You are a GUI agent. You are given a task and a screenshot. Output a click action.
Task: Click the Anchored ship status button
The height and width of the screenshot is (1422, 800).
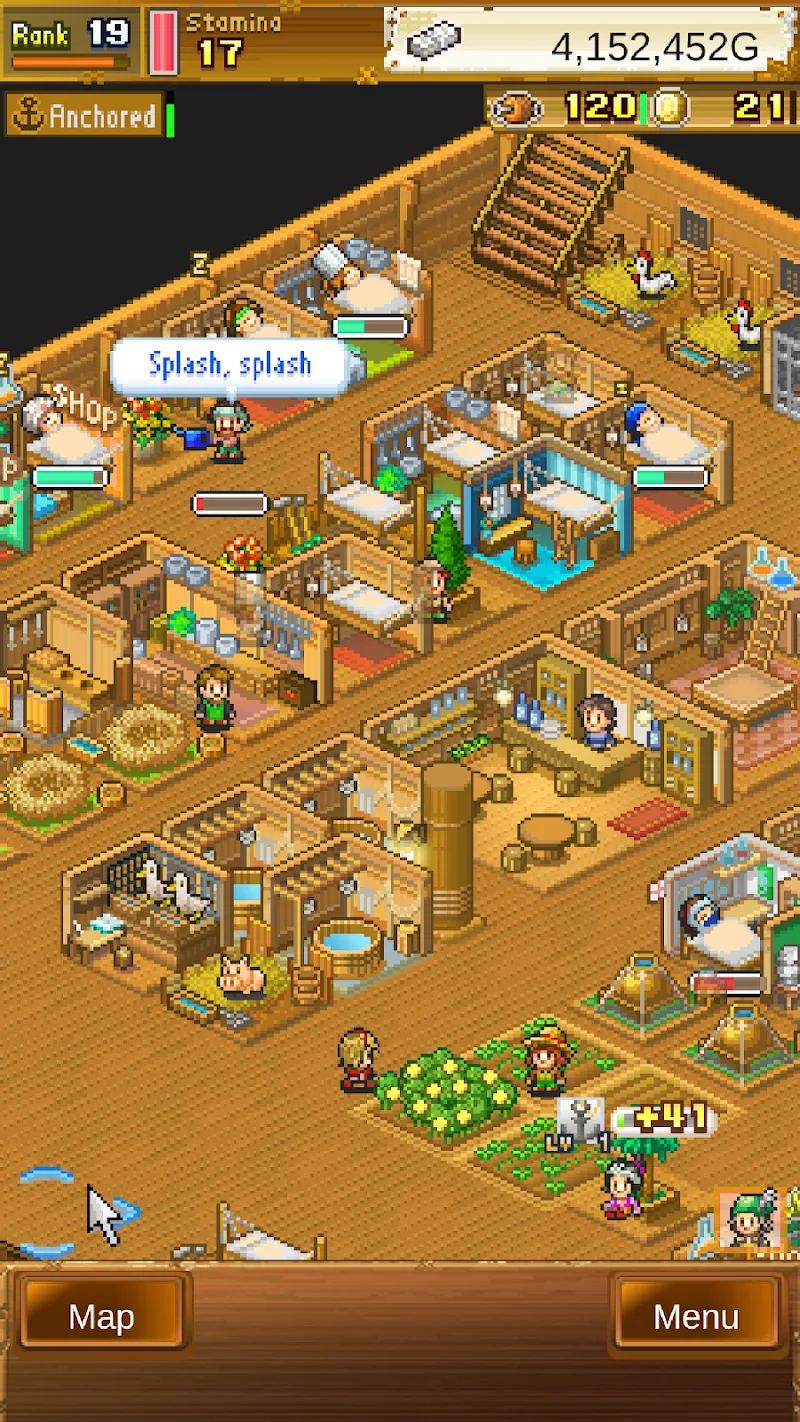coord(85,116)
